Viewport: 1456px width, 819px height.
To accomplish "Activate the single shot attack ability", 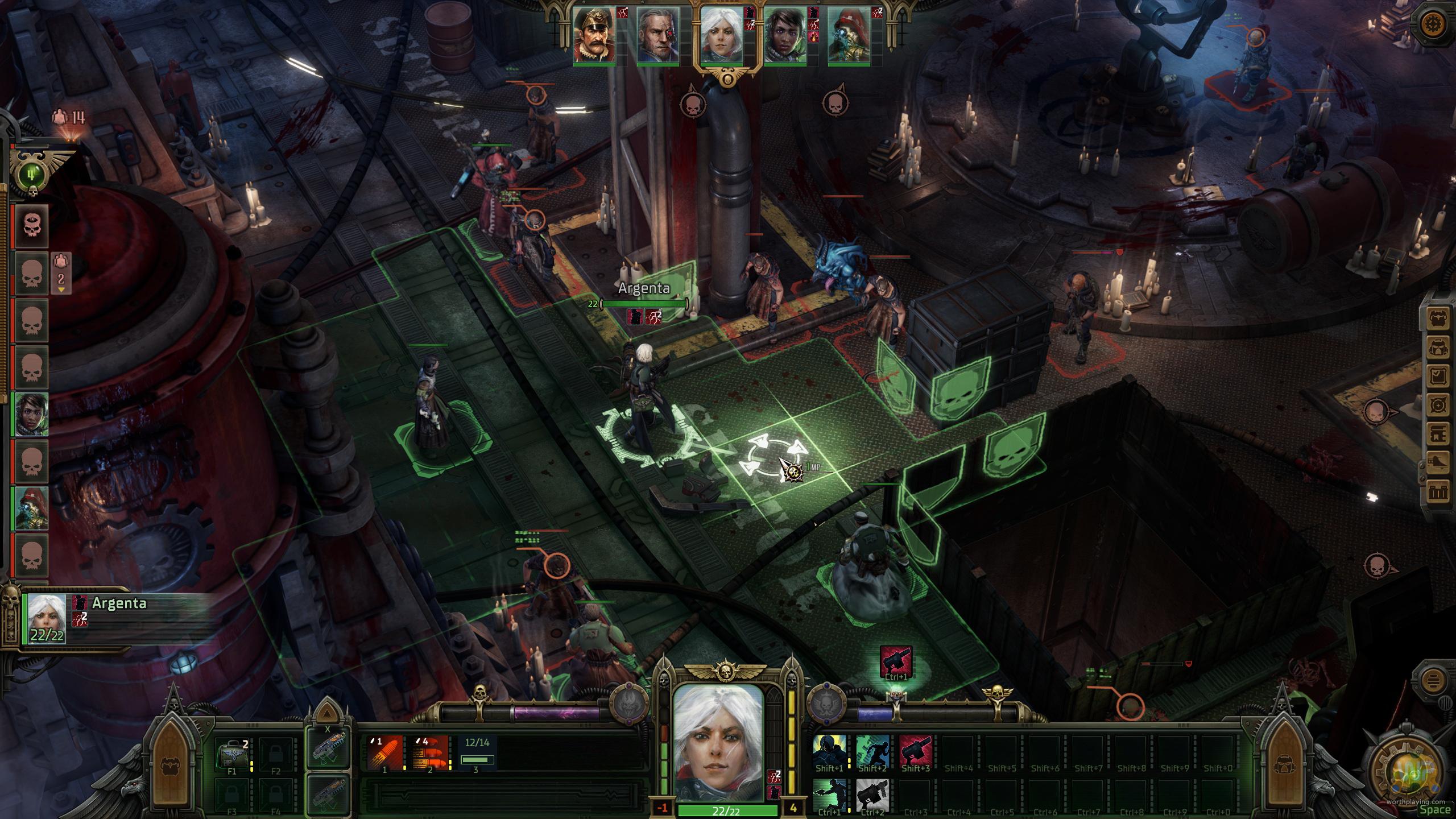I will click(x=385, y=752).
